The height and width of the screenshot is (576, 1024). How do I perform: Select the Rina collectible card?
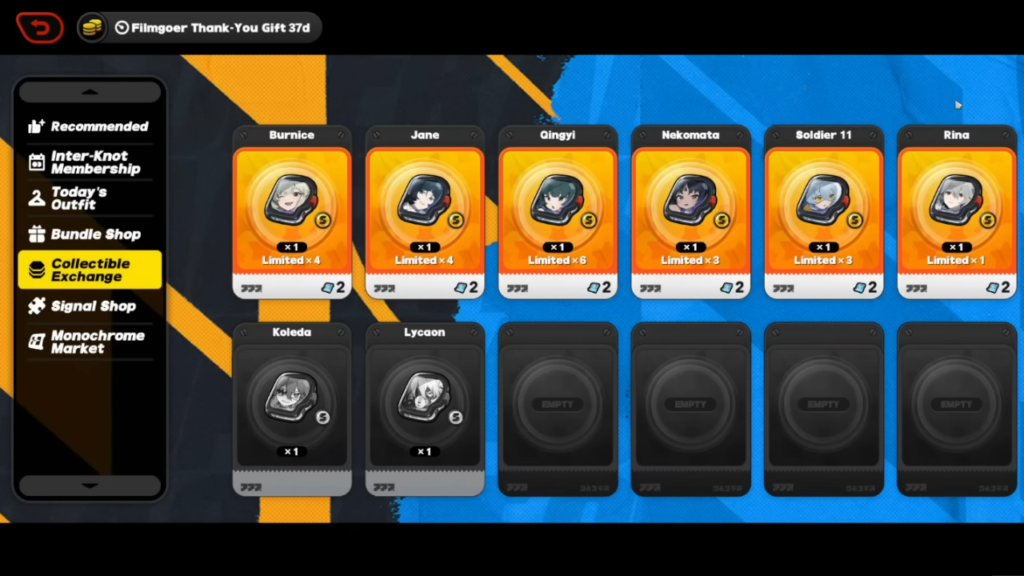tap(956, 212)
